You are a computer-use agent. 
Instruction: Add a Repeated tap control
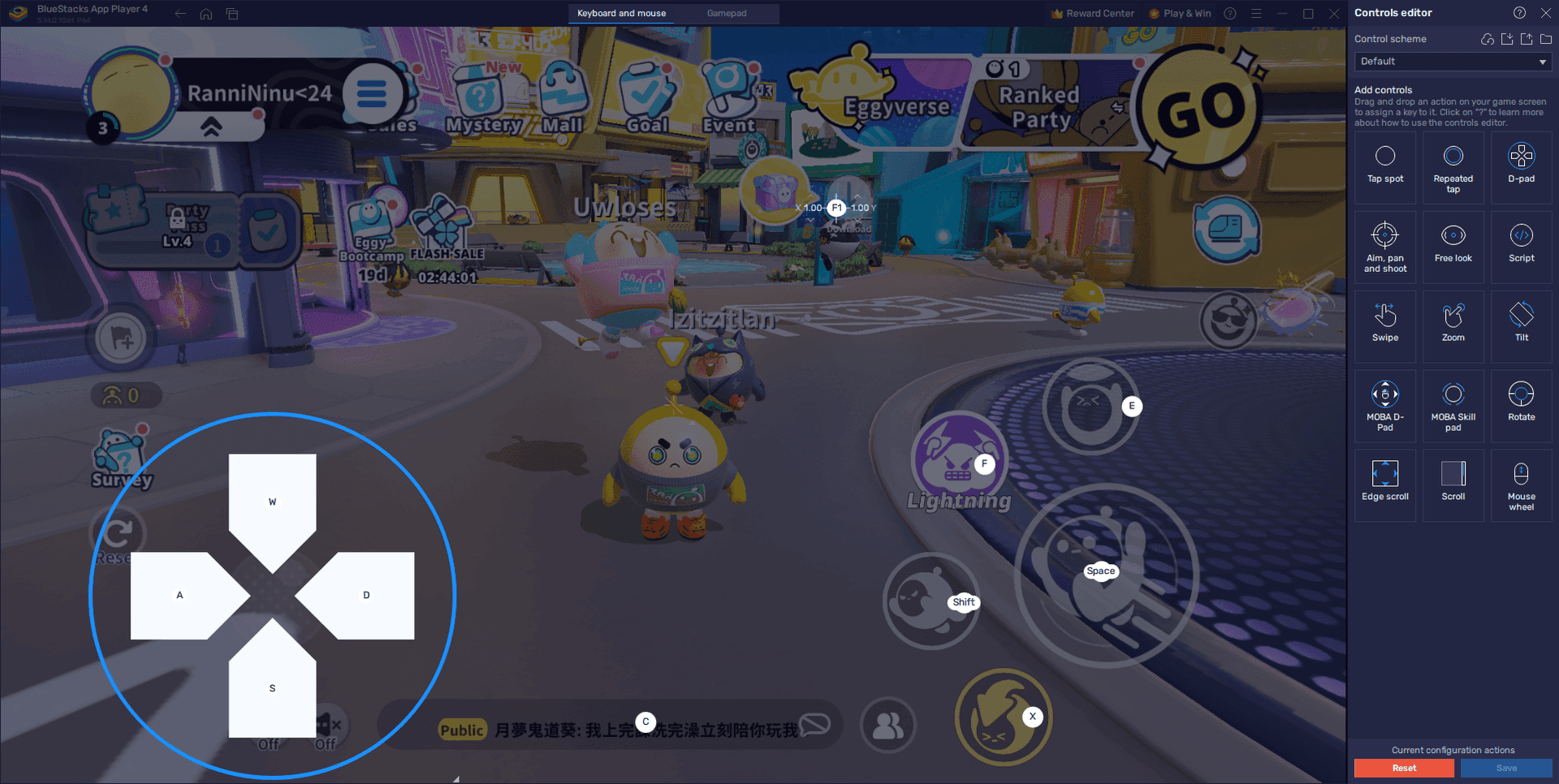point(1453,166)
